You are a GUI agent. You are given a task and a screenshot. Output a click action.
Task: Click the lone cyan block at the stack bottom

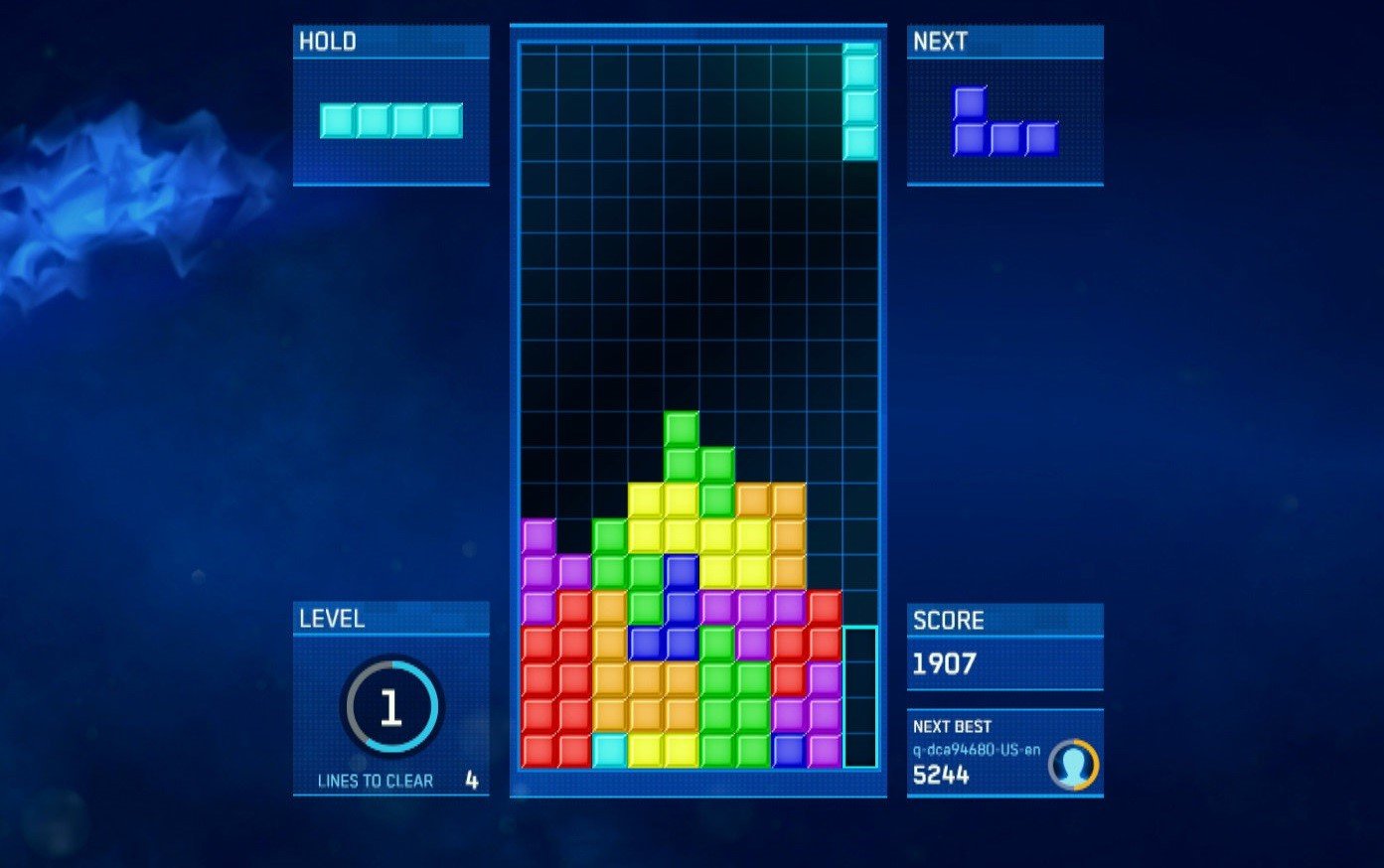tap(608, 753)
